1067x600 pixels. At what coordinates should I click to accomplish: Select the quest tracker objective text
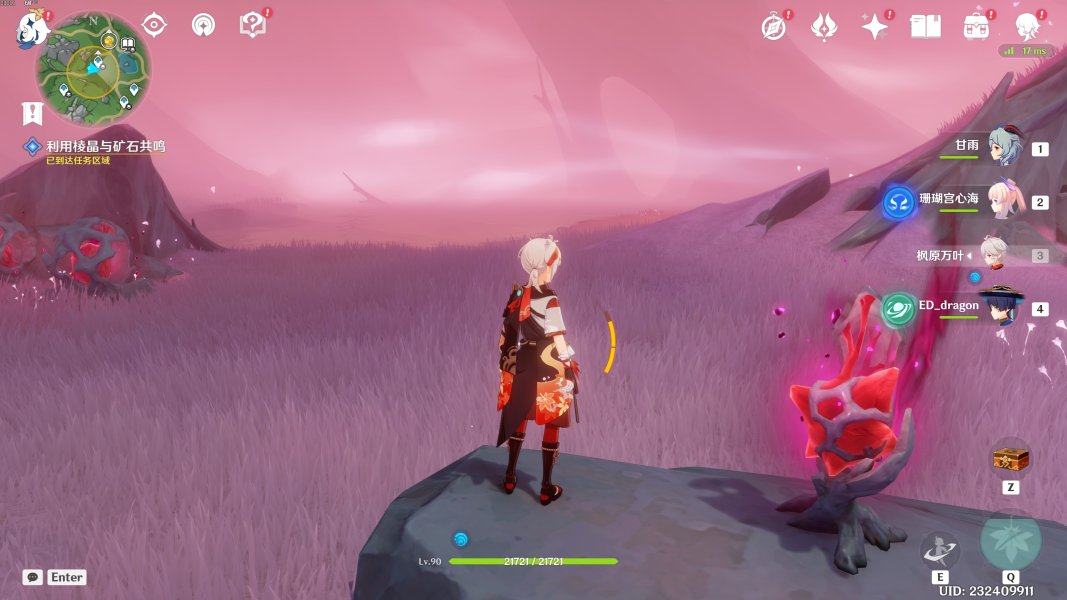tap(105, 146)
